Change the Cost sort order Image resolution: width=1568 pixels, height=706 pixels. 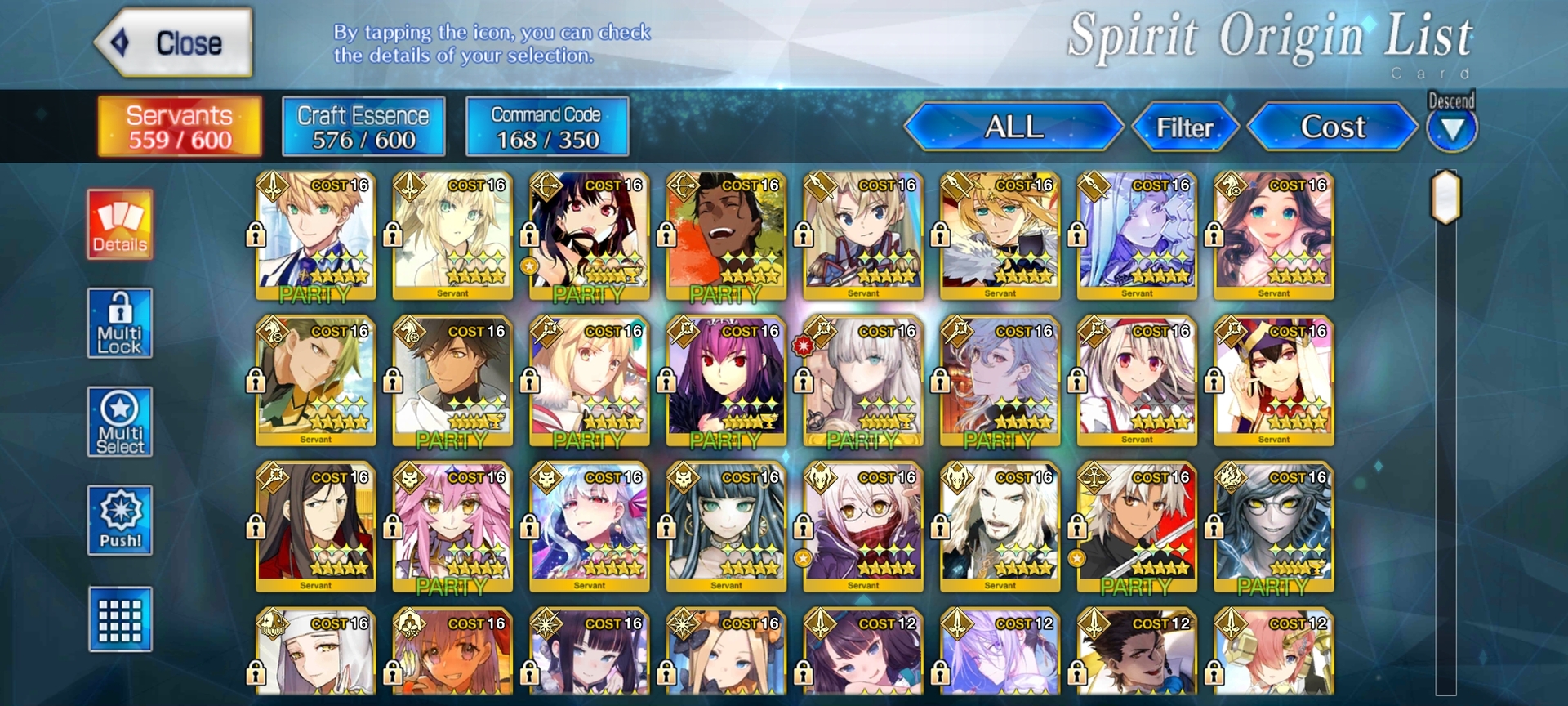[1332, 127]
